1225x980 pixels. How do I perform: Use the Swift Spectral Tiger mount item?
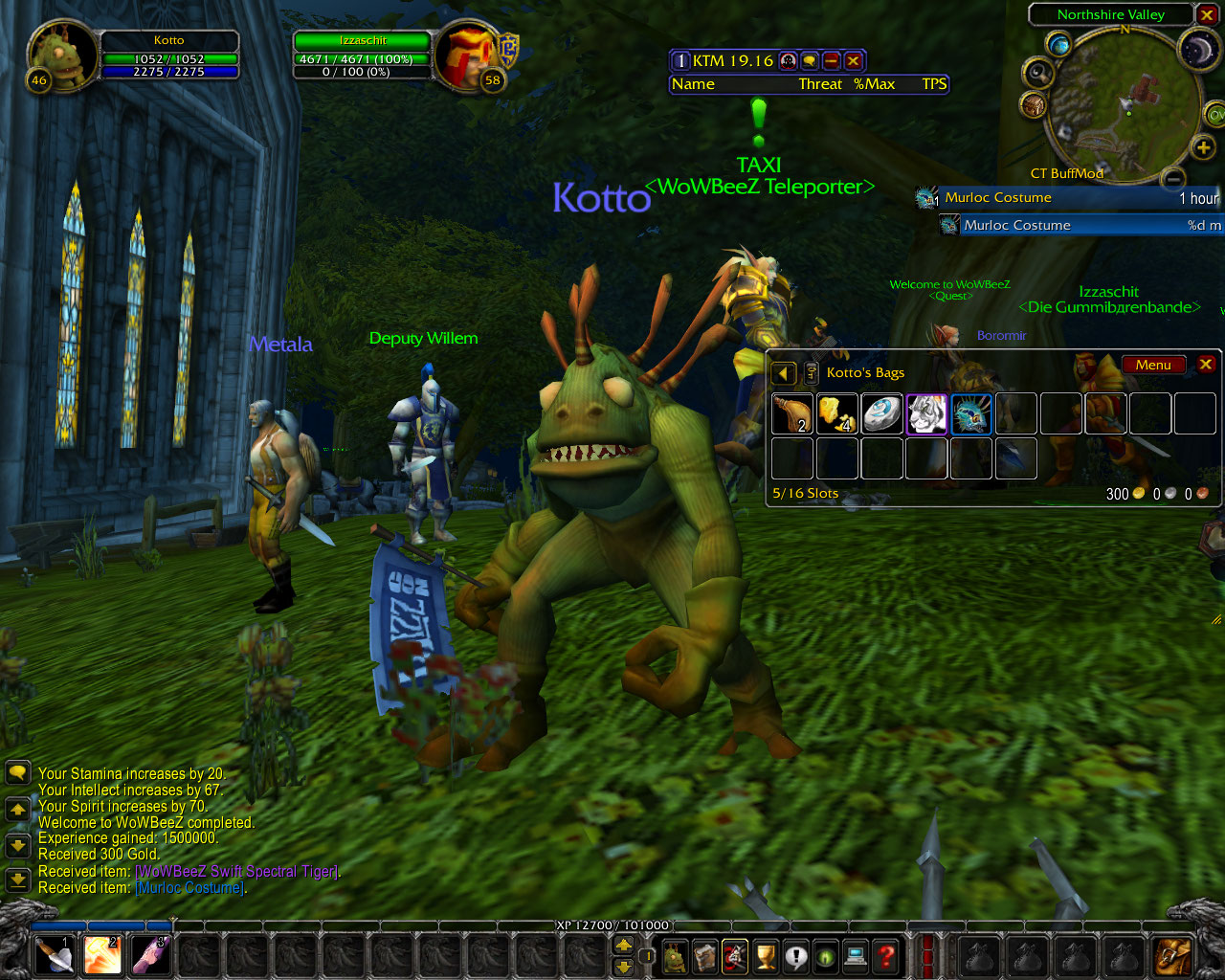(x=926, y=414)
